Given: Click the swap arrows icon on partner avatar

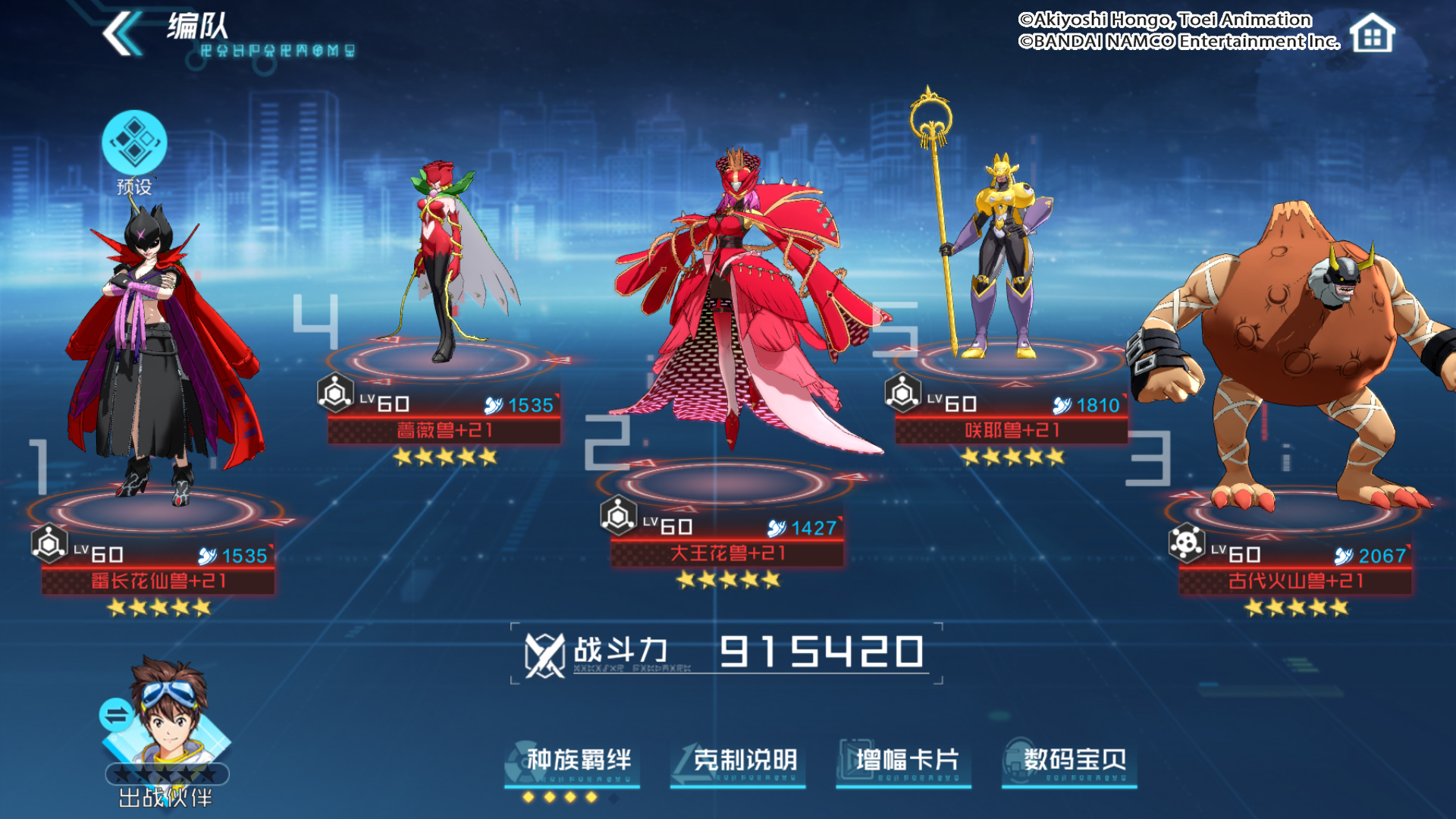Looking at the screenshot, I should tap(115, 714).
